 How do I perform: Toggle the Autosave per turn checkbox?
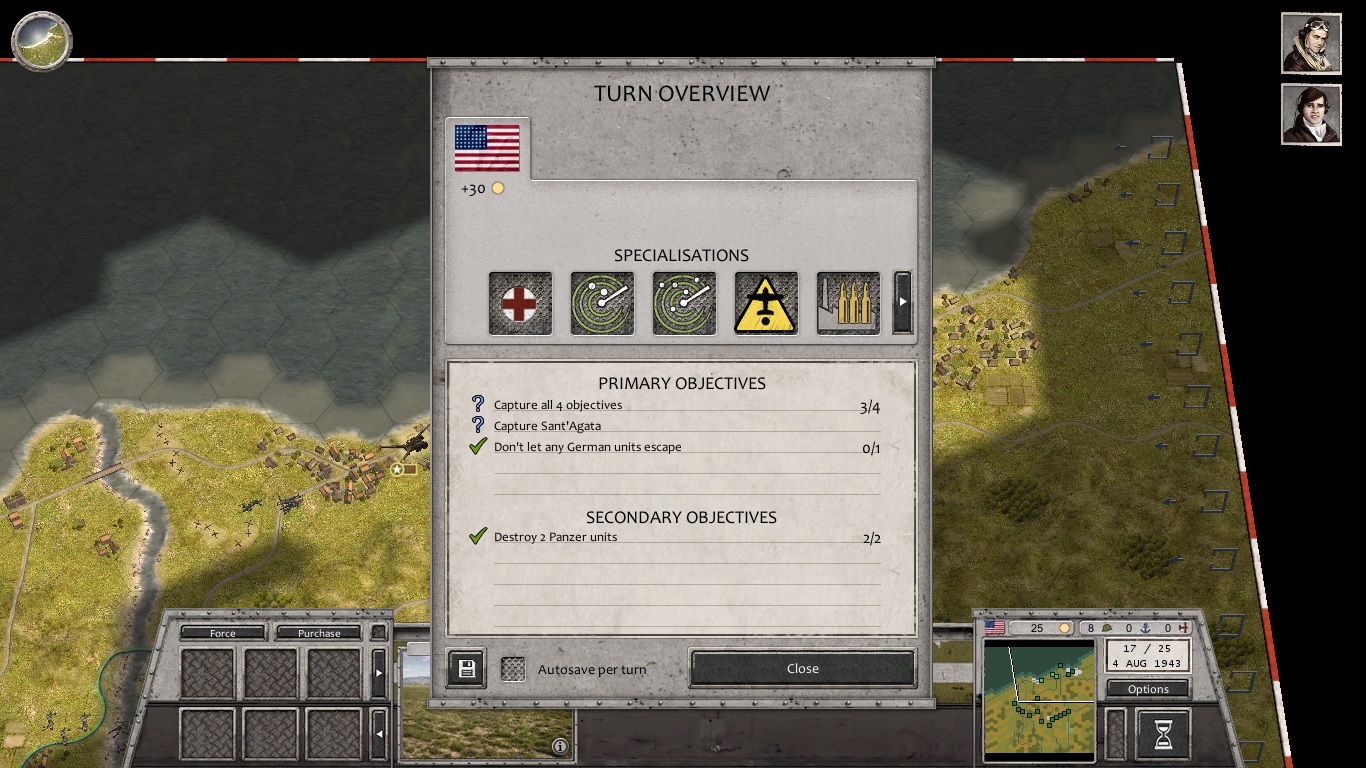click(513, 669)
